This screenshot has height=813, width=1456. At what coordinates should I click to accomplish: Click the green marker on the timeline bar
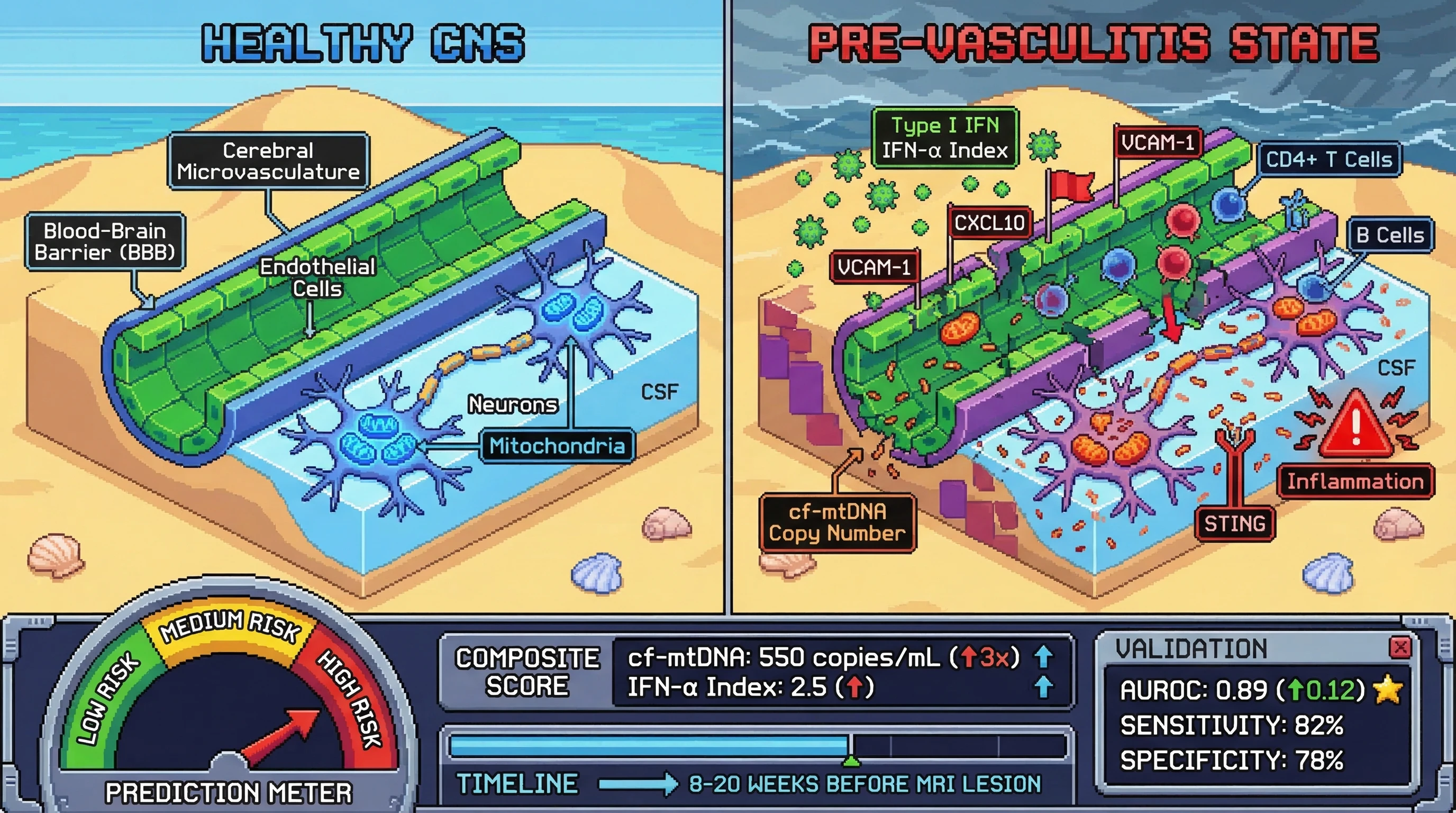[x=851, y=761]
